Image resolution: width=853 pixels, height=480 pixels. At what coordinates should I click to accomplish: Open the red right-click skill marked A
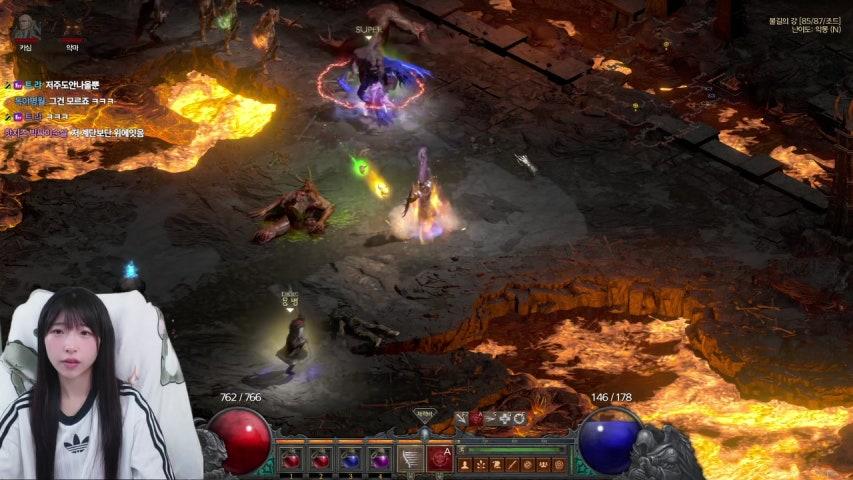439,458
